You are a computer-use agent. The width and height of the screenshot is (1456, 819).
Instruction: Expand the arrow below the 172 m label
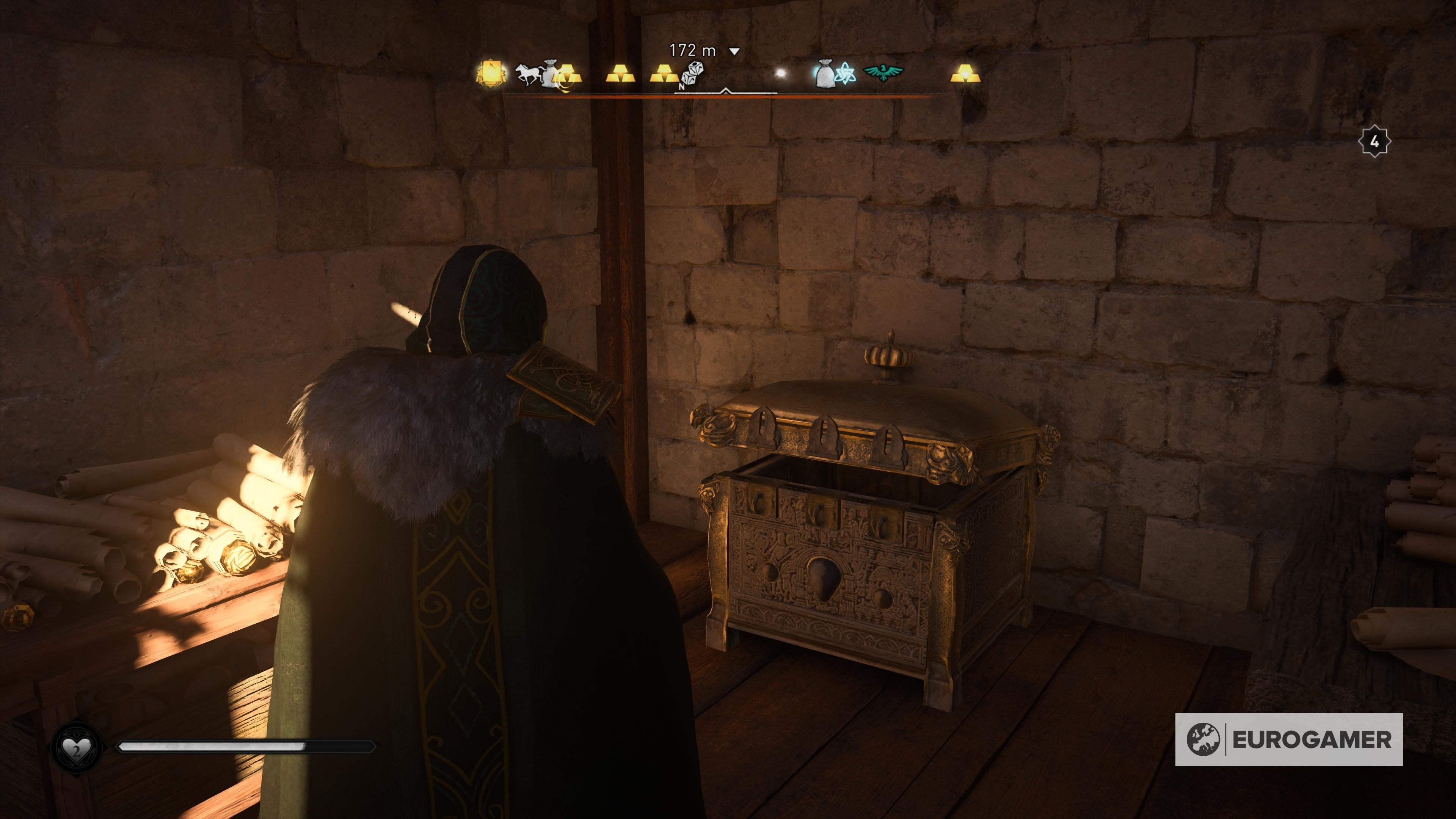point(734,52)
